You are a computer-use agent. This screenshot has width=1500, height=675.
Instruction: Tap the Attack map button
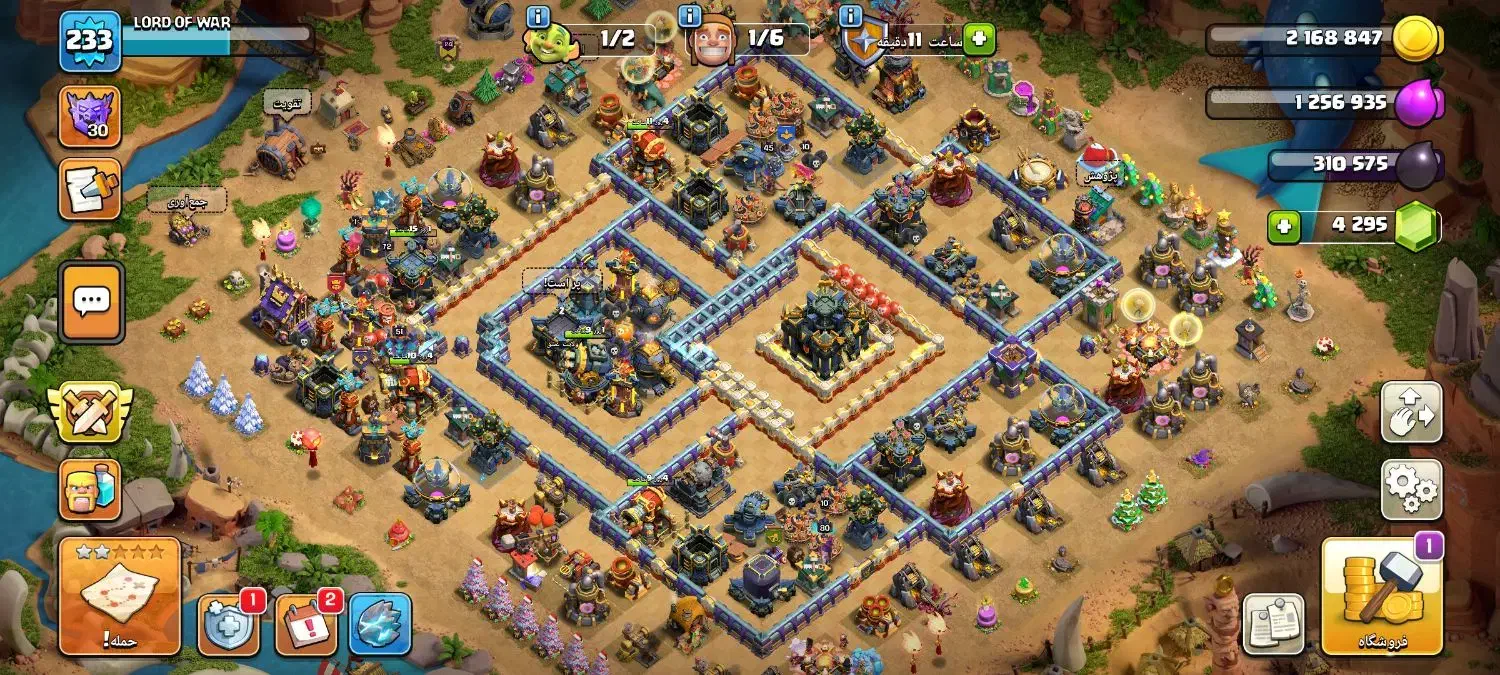pyautogui.click(x=119, y=595)
